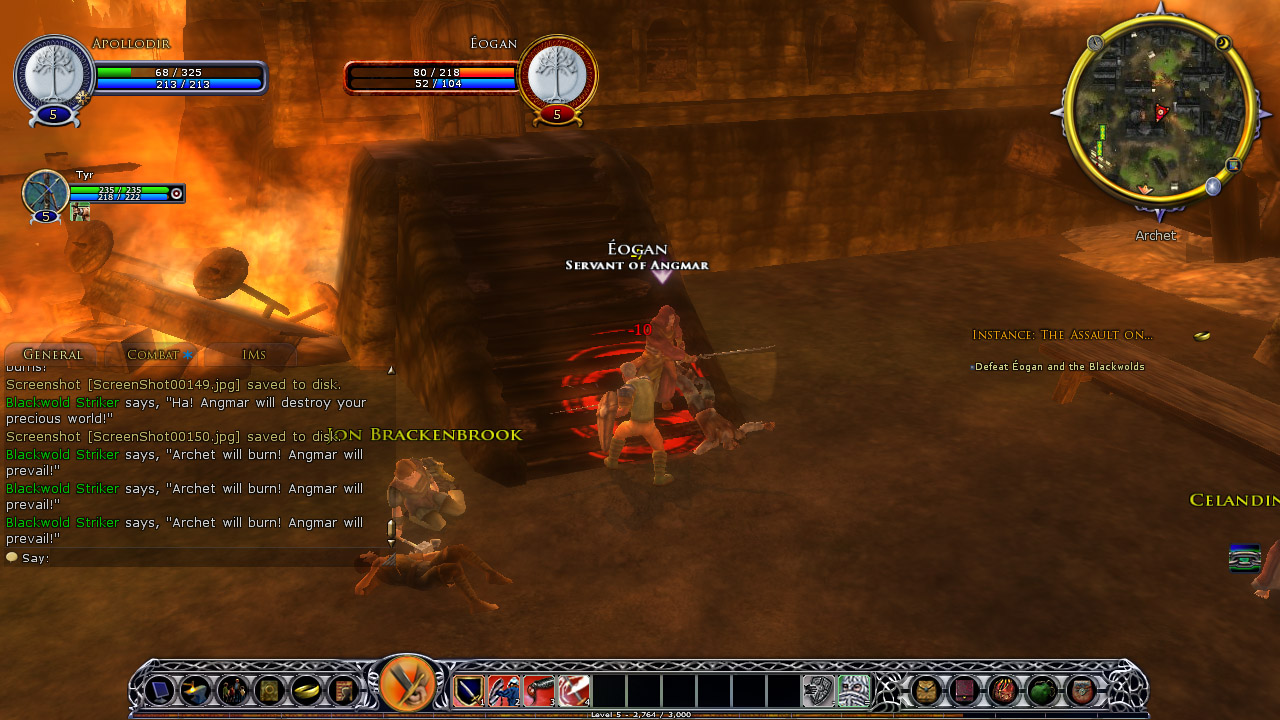Select fellowship member Tyr's portrait
Image resolution: width=1280 pixels, height=720 pixels.
pos(45,192)
